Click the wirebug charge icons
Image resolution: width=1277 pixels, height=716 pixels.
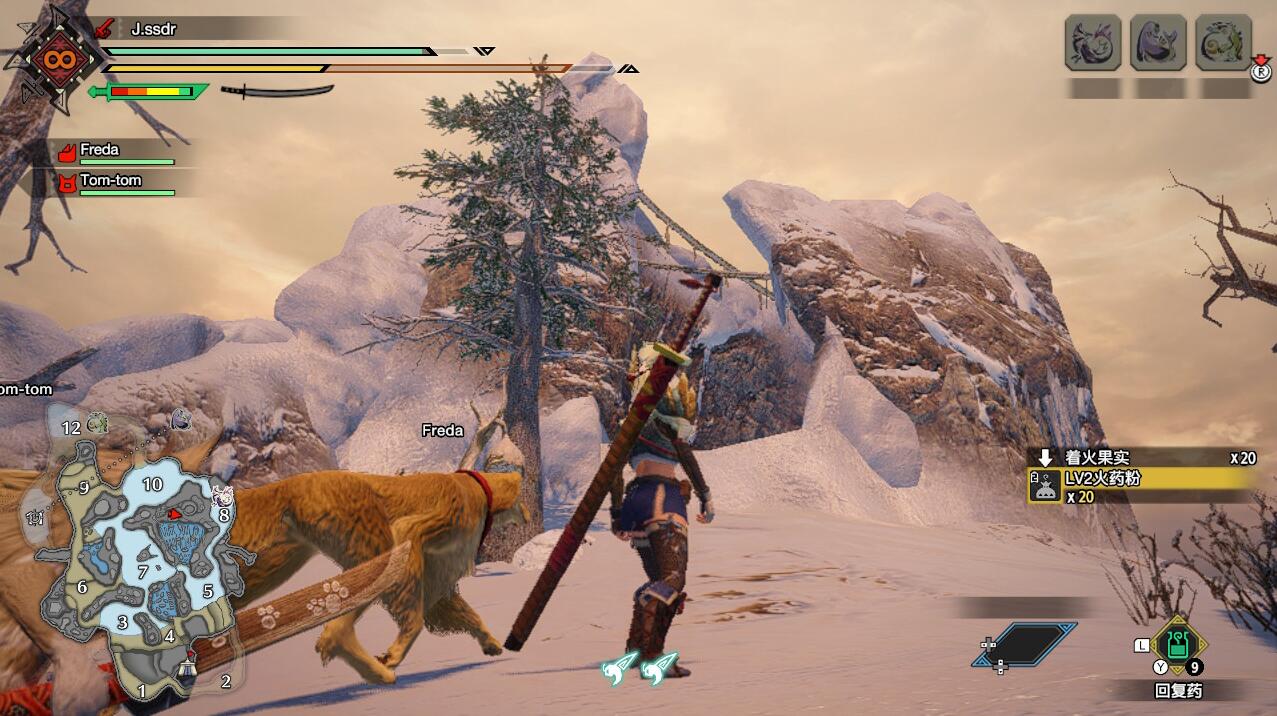click(x=638, y=668)
